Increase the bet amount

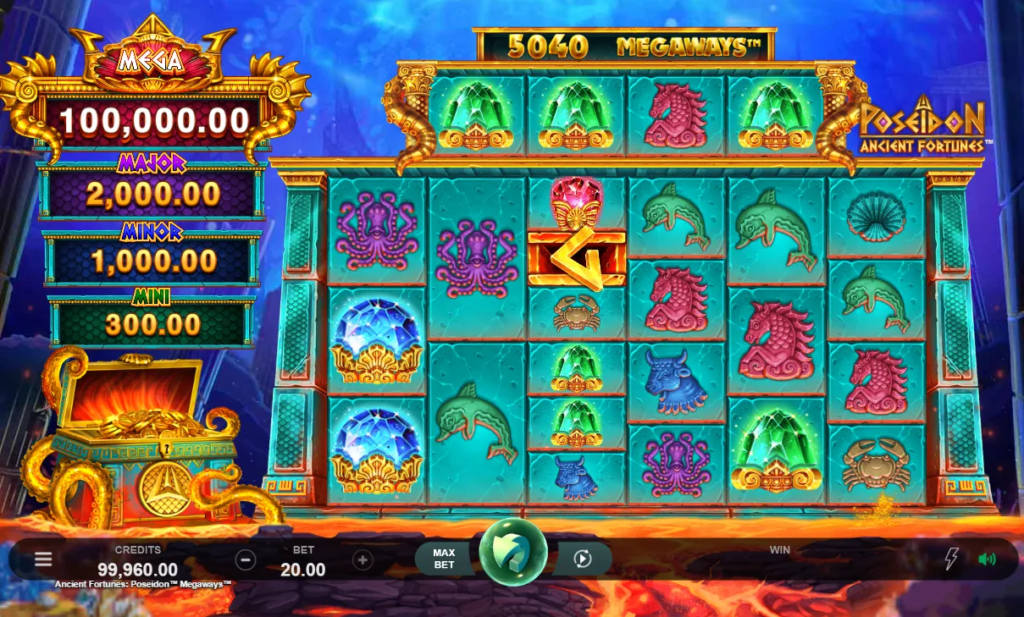tap(363, 560)
